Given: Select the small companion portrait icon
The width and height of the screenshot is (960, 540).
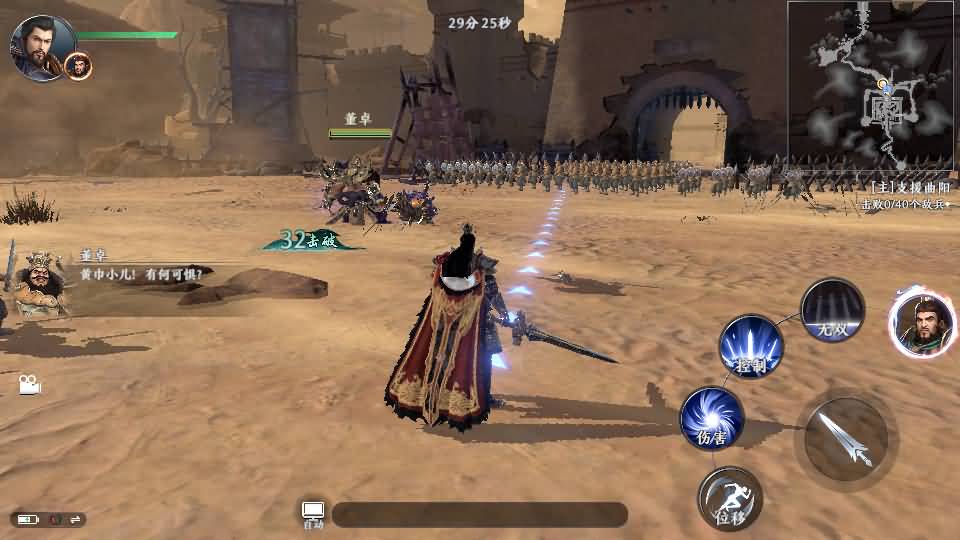Looking at the screenshot, I should 78,66.
